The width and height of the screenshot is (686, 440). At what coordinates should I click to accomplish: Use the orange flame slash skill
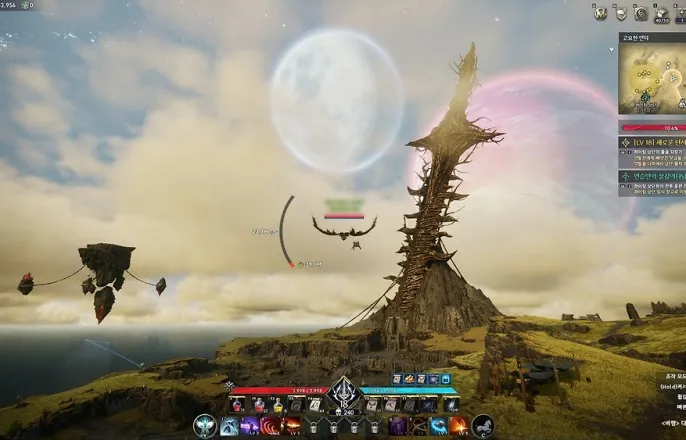(x=460, y=426)
